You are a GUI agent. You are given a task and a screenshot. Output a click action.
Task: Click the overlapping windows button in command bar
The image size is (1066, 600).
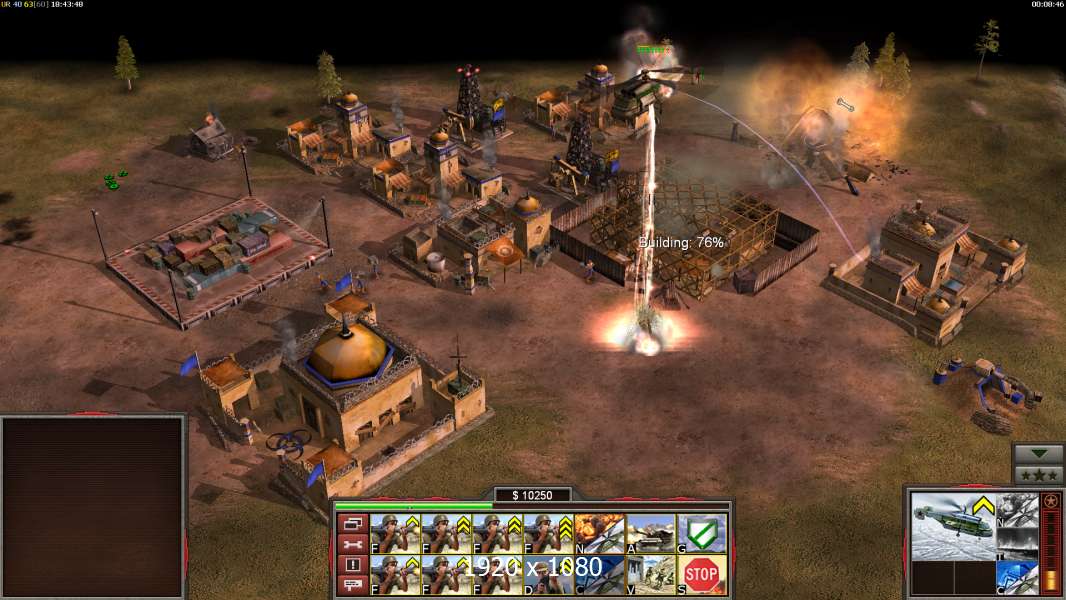coord(352,523)
